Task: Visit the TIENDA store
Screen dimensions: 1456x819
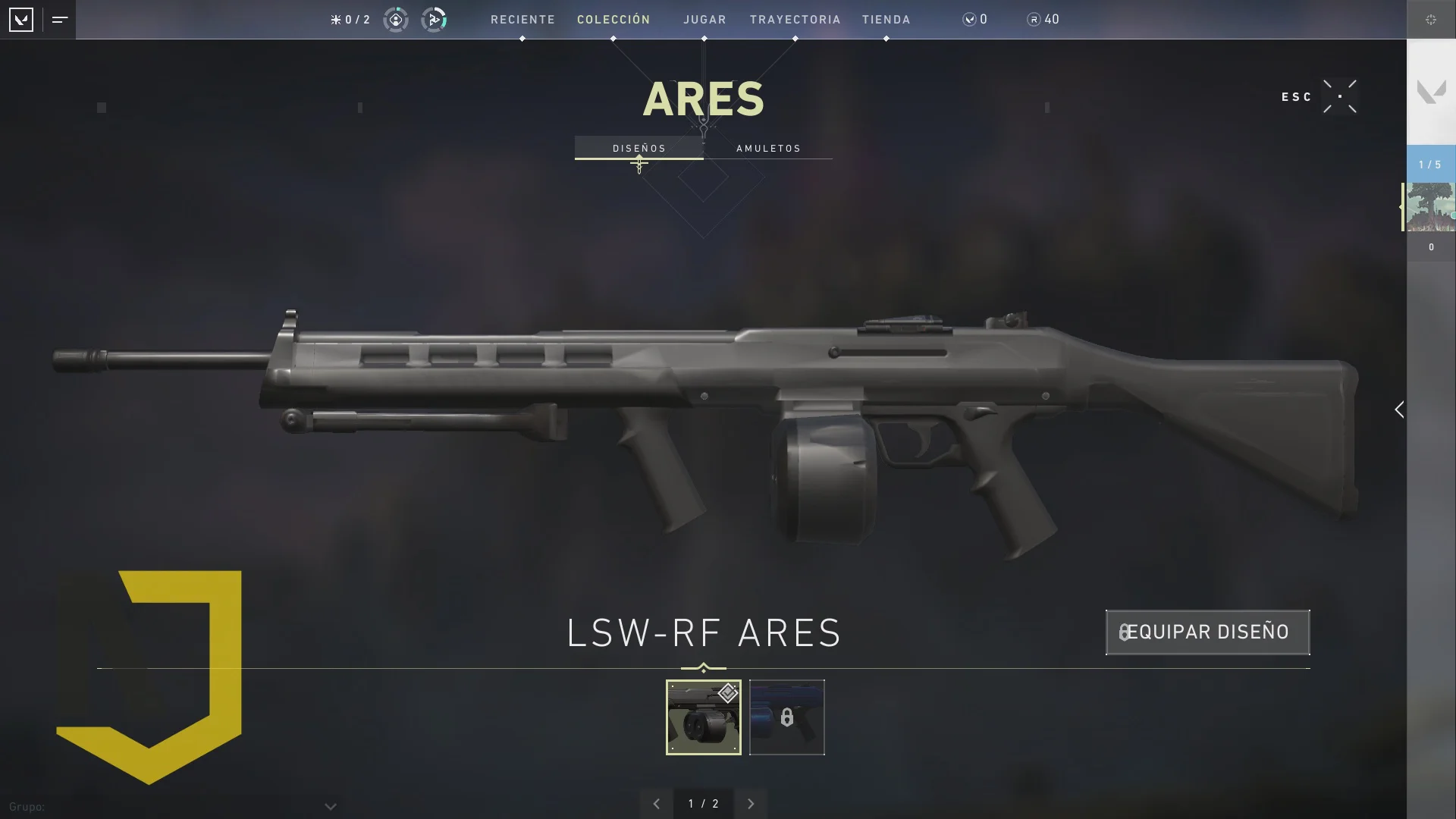Action: coord(886,20)
